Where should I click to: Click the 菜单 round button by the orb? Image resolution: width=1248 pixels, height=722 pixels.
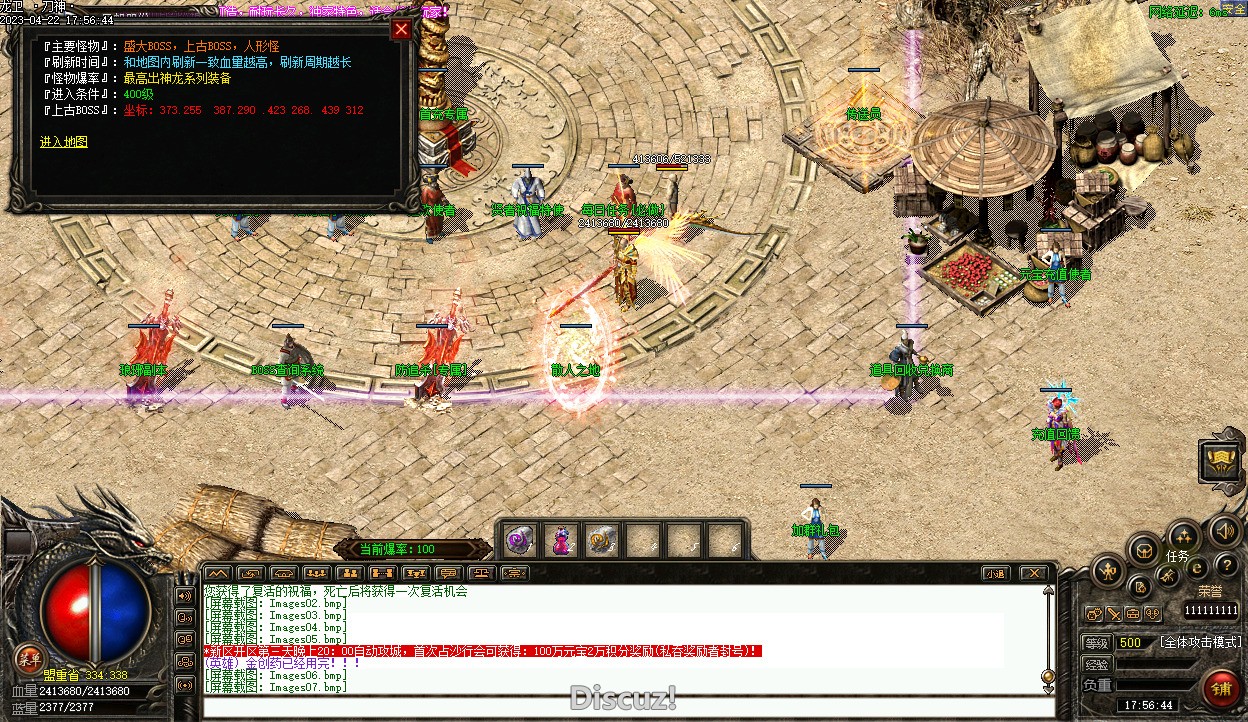[x=28, y=658]
